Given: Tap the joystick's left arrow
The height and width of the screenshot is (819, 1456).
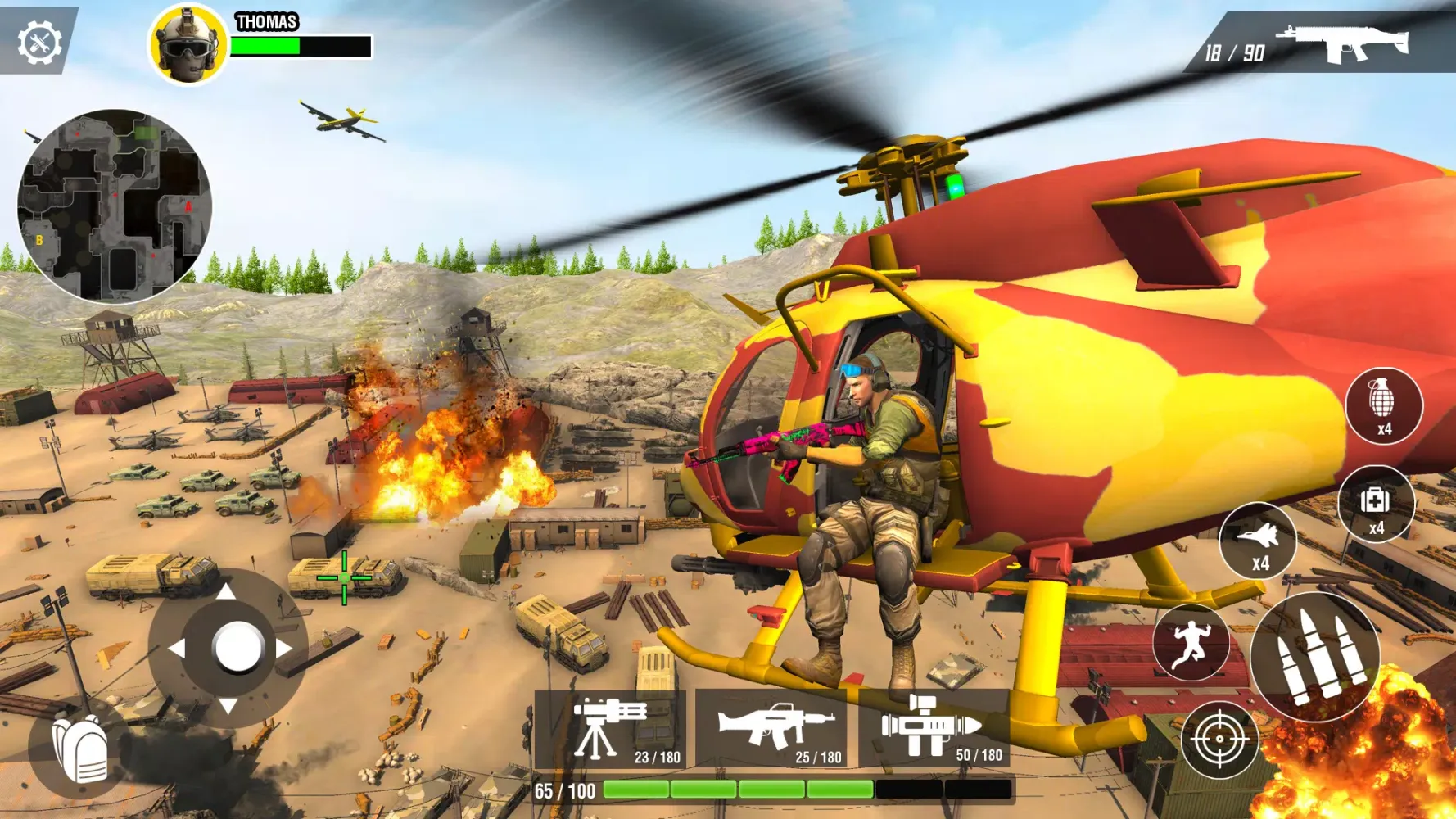Looking at the screenshot, I should 176,649.
